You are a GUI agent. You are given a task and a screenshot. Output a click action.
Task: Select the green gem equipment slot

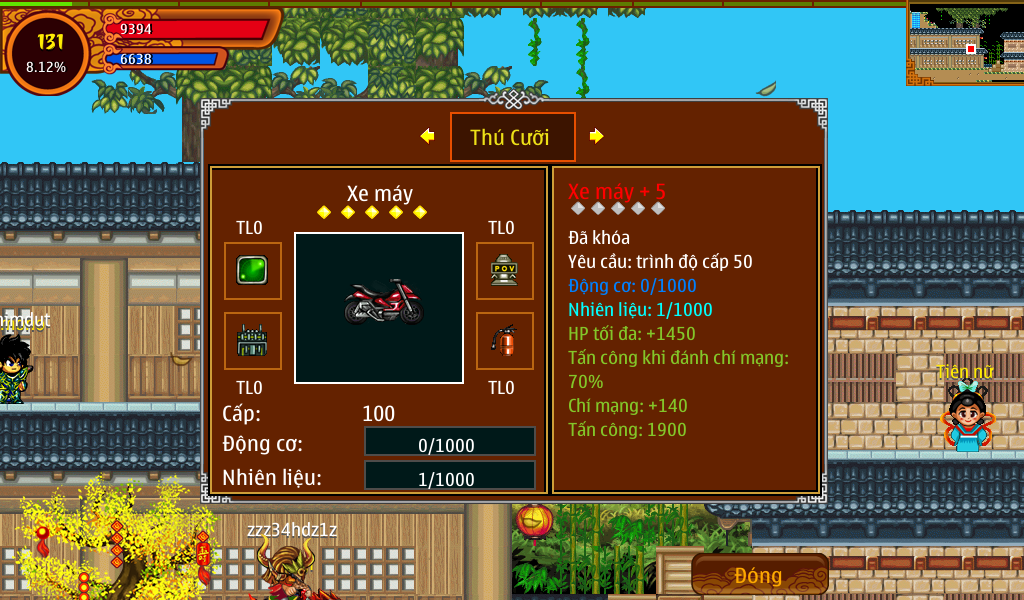[x=252, y=270]
